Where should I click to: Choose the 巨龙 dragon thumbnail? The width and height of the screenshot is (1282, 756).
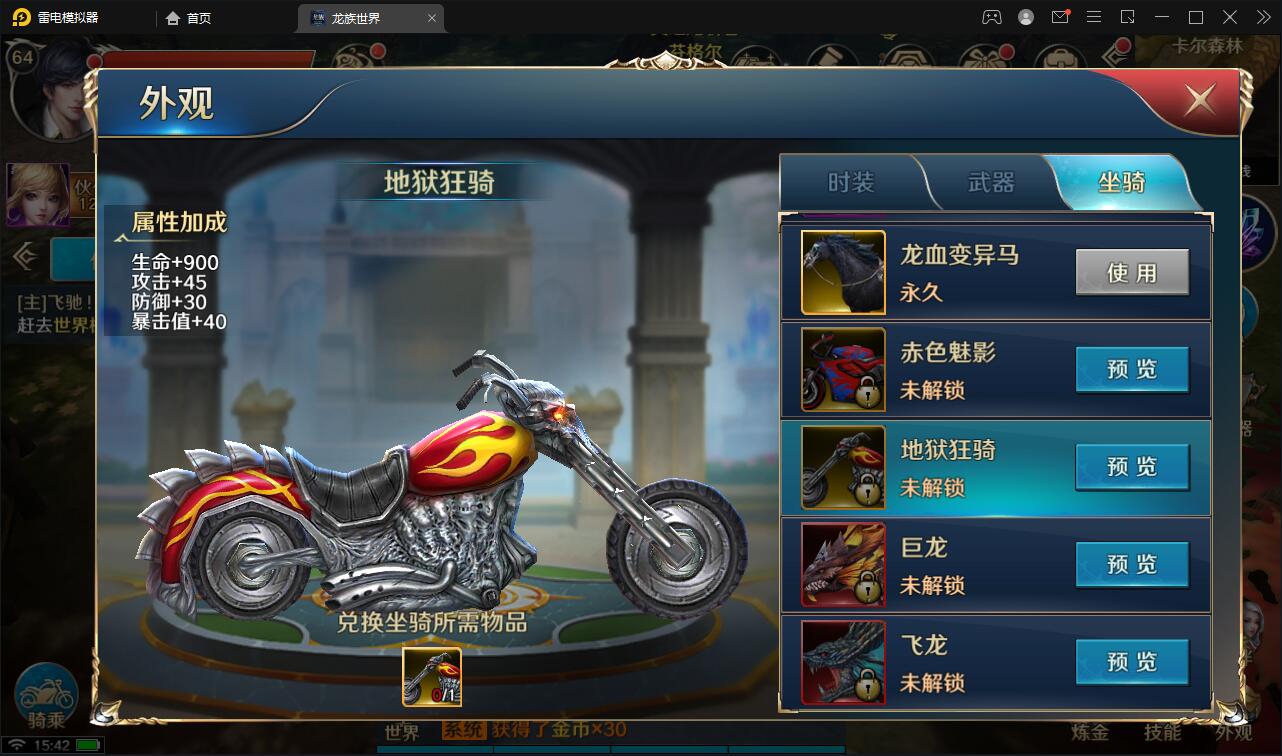(x=843, y=565)
